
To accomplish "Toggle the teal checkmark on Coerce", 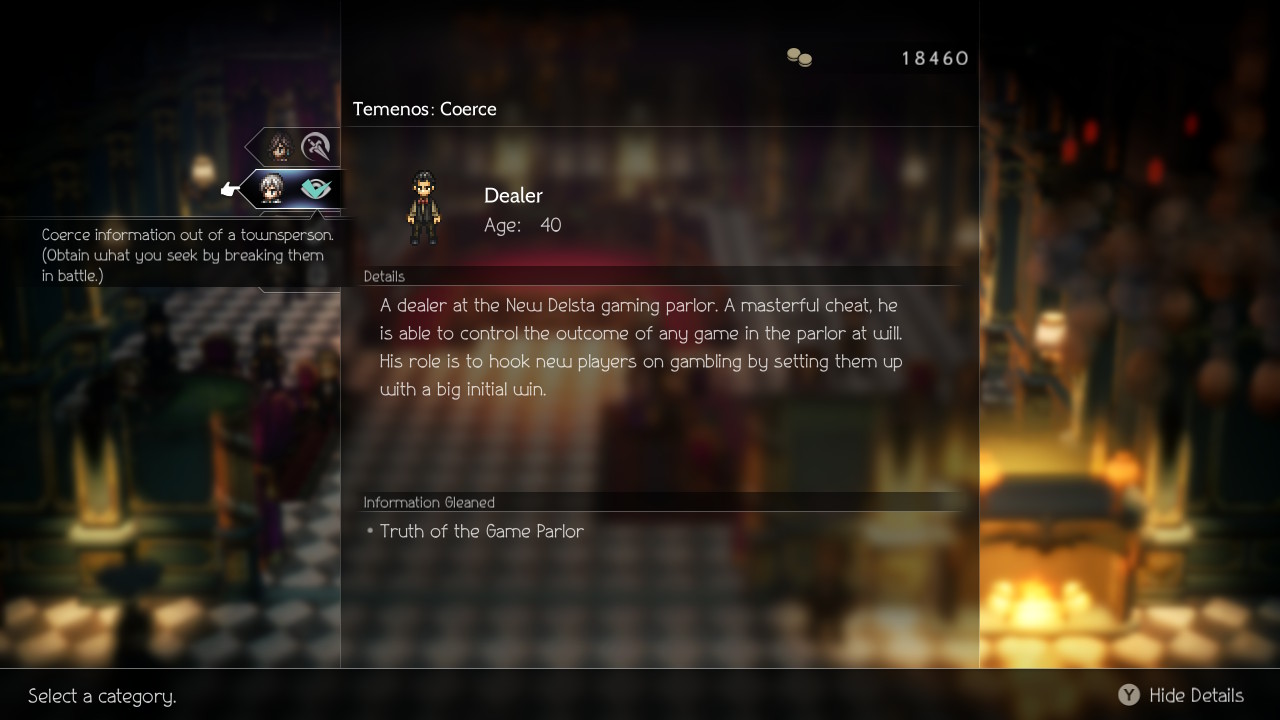I will click(x=314, y=188).
